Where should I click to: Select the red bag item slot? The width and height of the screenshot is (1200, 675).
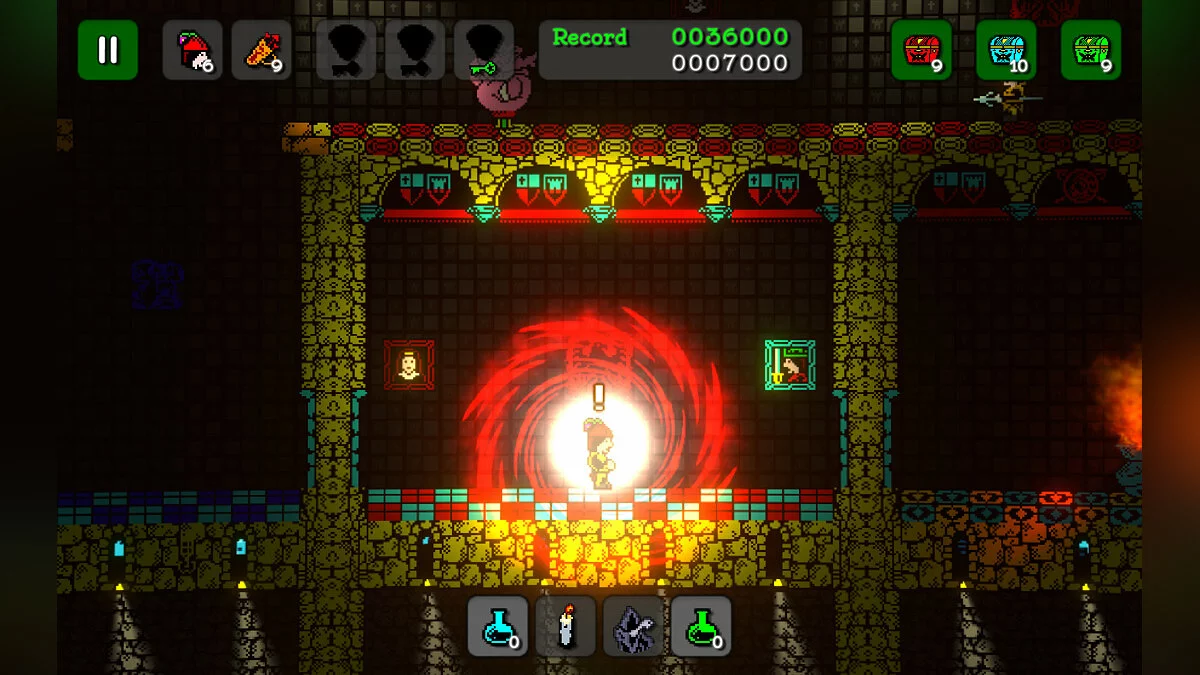tap(192, 50)
